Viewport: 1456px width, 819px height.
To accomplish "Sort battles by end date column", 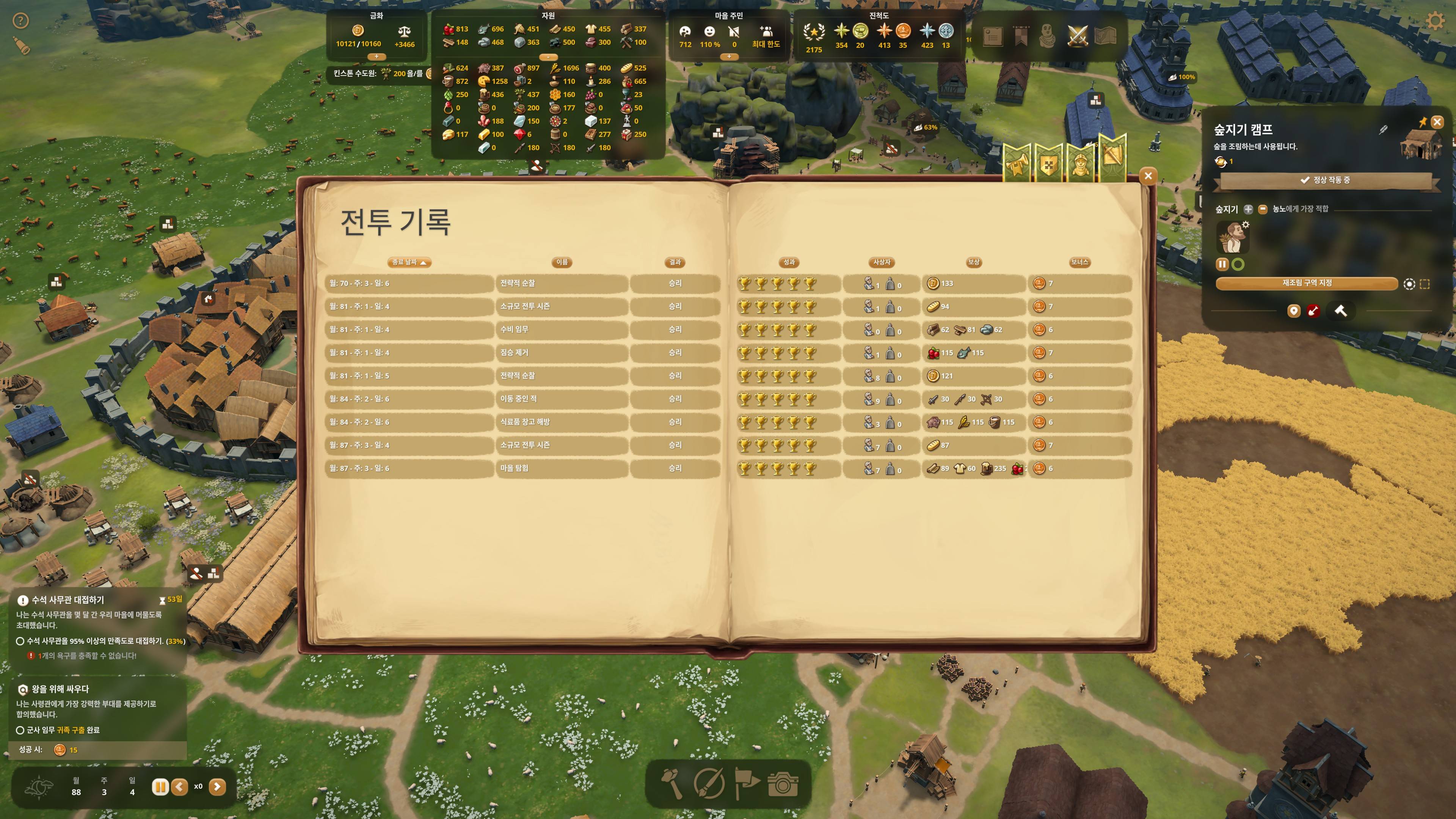I will 409,262.
